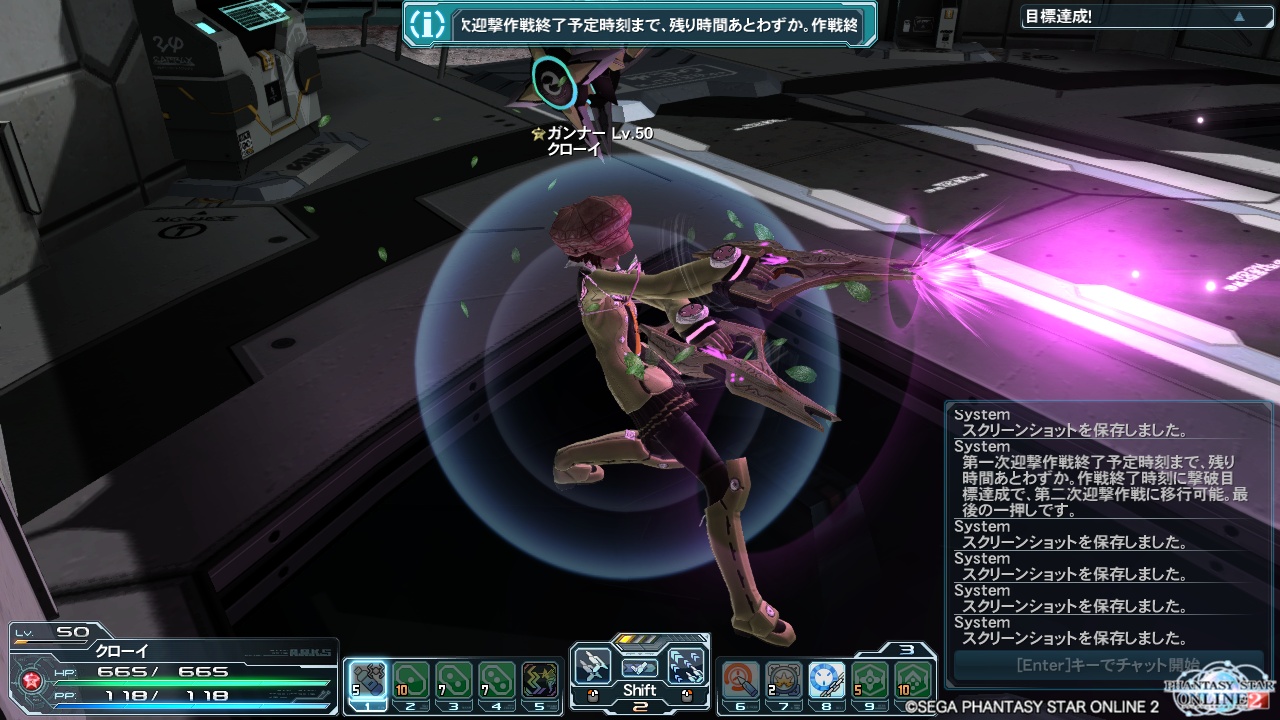
Task: Collapse the 目標達成 objective panel arrow
Action: (1240, 17)
